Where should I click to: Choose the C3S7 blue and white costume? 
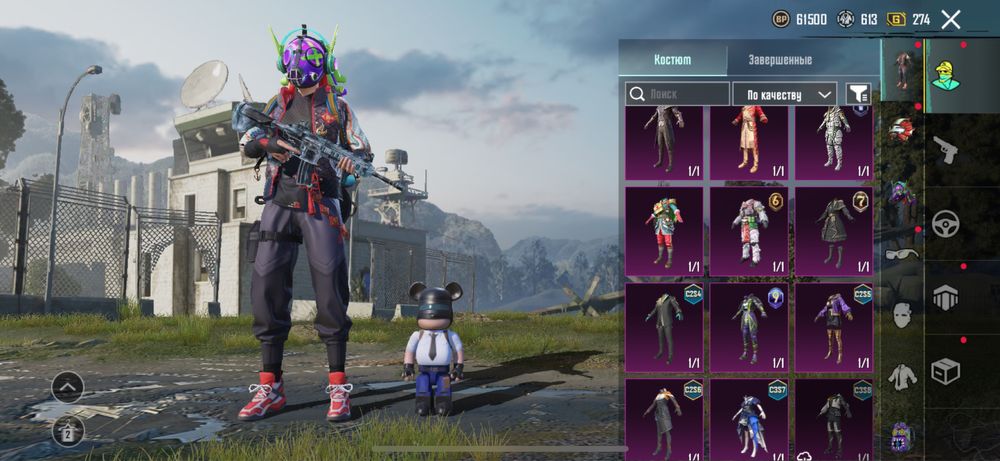749,420
